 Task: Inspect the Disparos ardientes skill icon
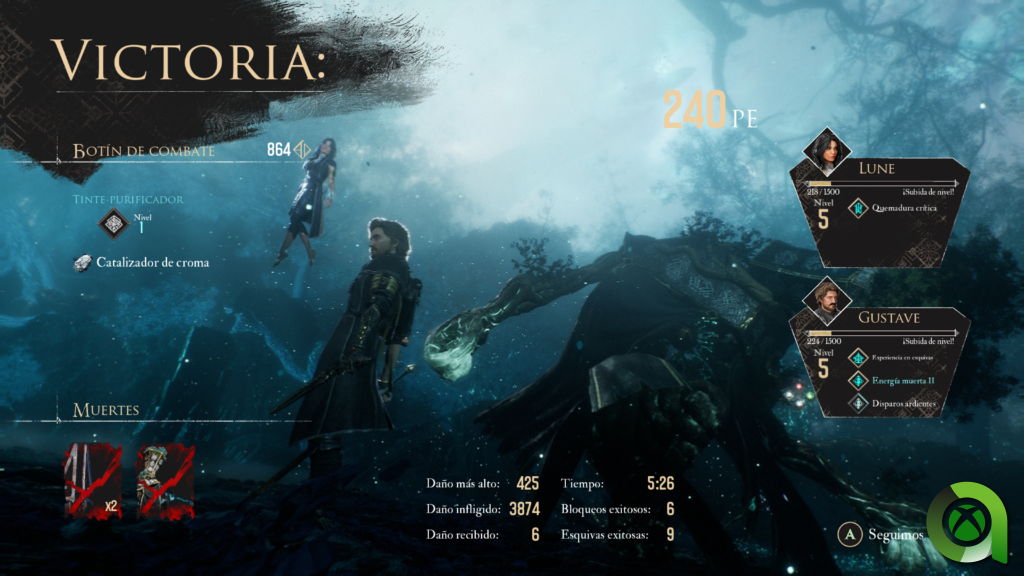pos(858,403)
